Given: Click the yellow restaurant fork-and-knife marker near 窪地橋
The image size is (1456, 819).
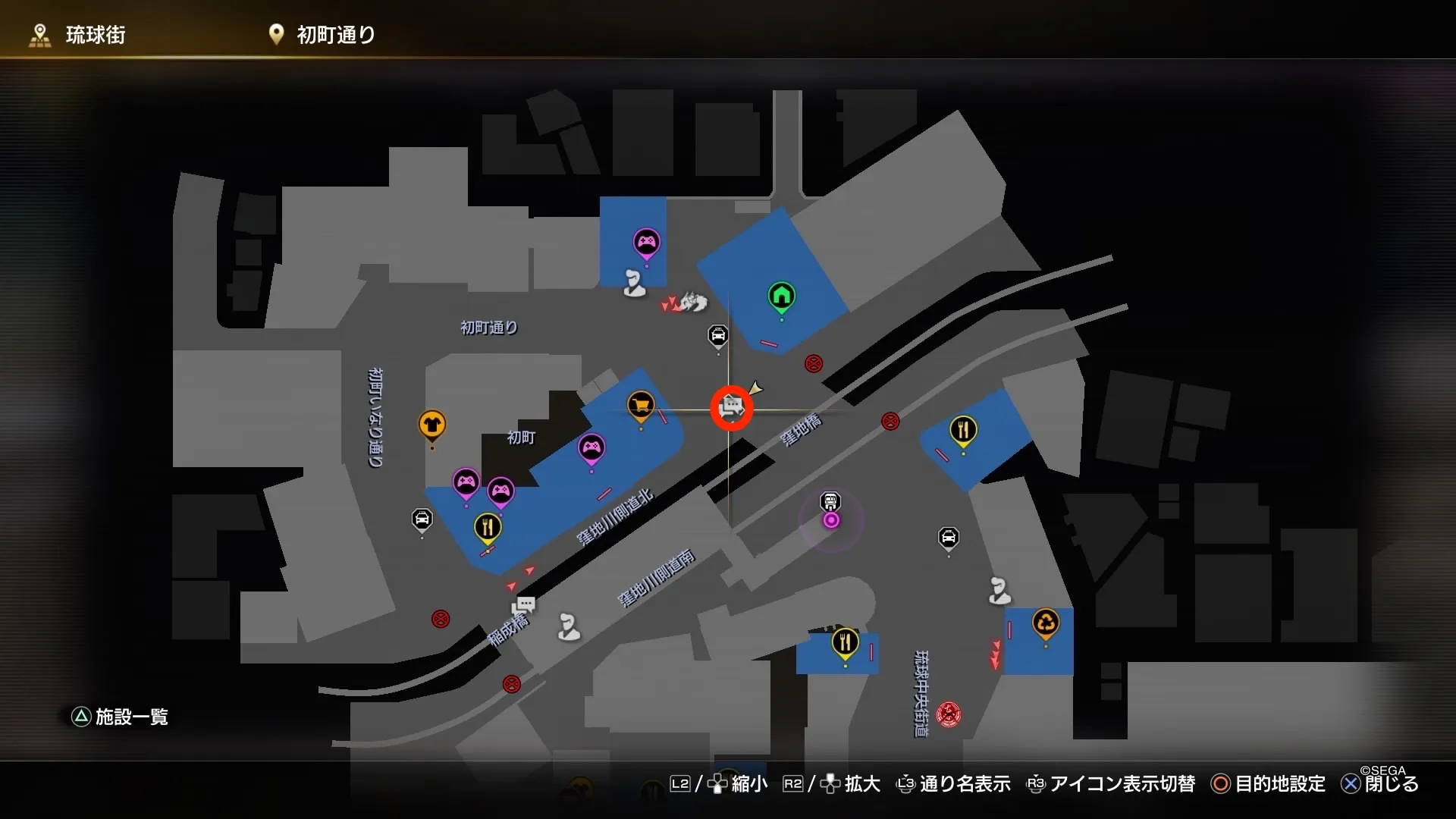Looking at the screenshot, I should [x=963, y=428].
